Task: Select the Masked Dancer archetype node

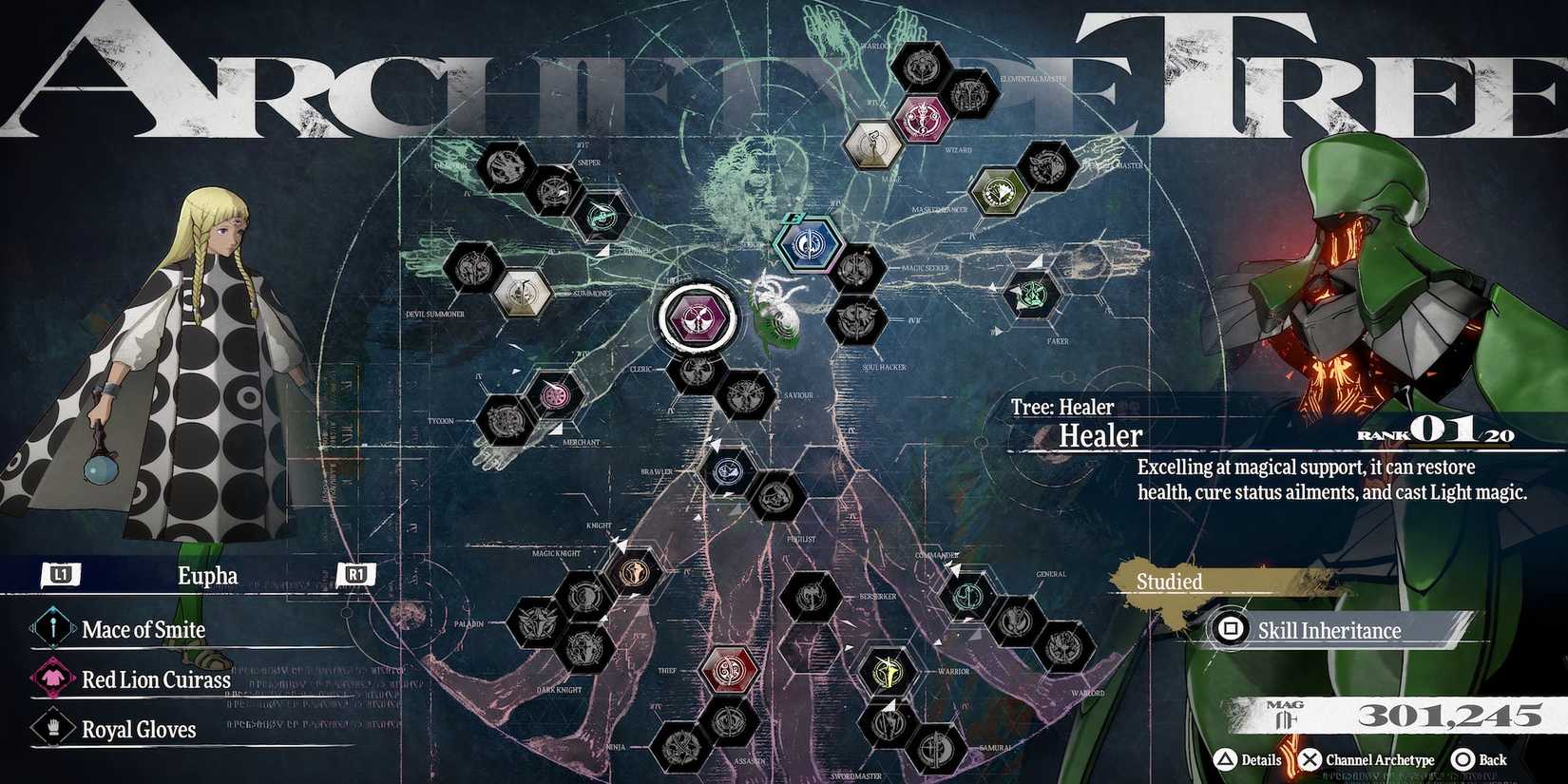Action: (999, 193)
